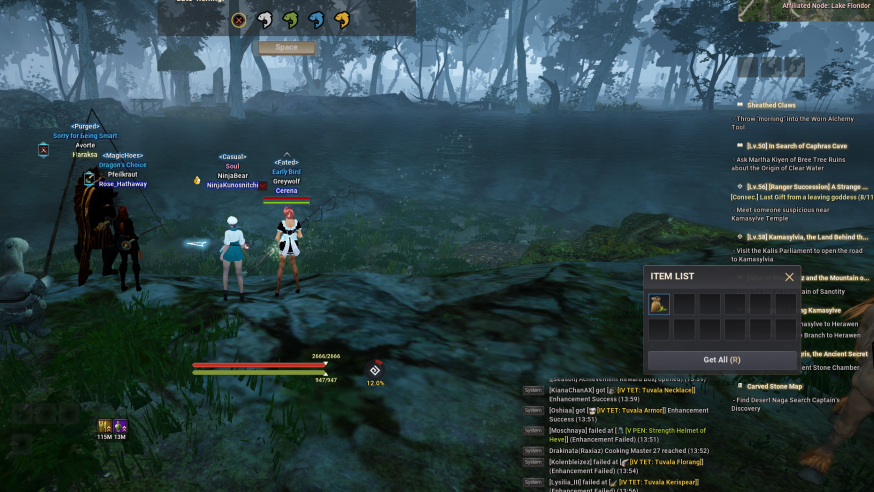The width and height of the screenshot is (874, 492).
Task: Click the 13M buff icon
Action: [120, 427]
